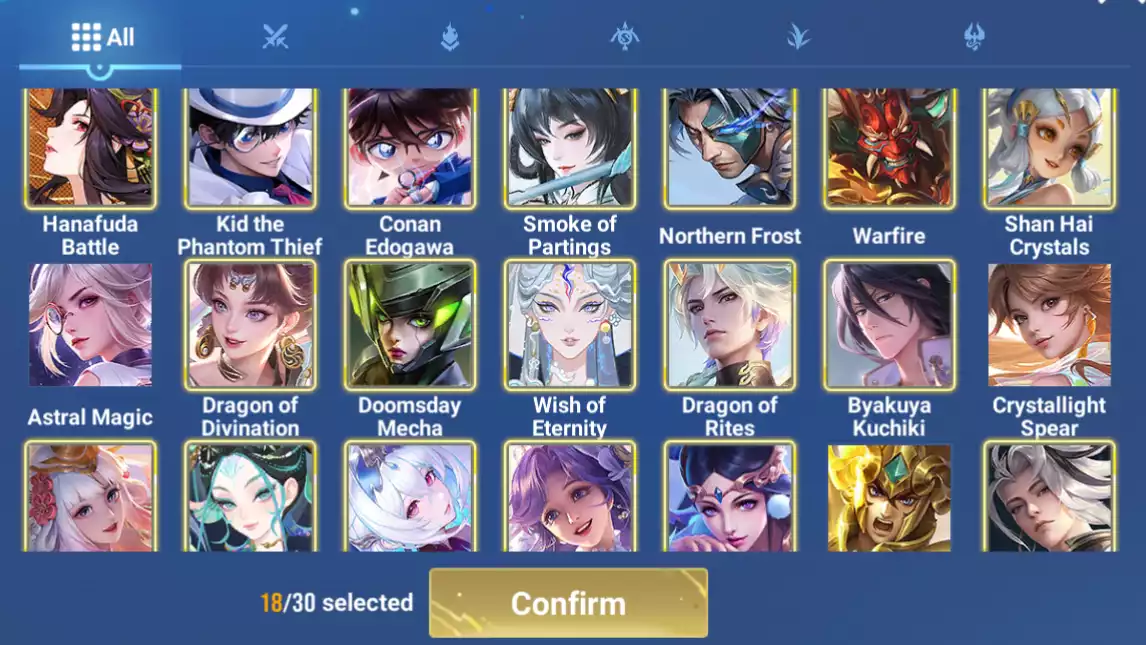Viewport: 1146px width, 645px height.
Task: Pick the Conan Edogawa skin
Action: click(410, 147)
